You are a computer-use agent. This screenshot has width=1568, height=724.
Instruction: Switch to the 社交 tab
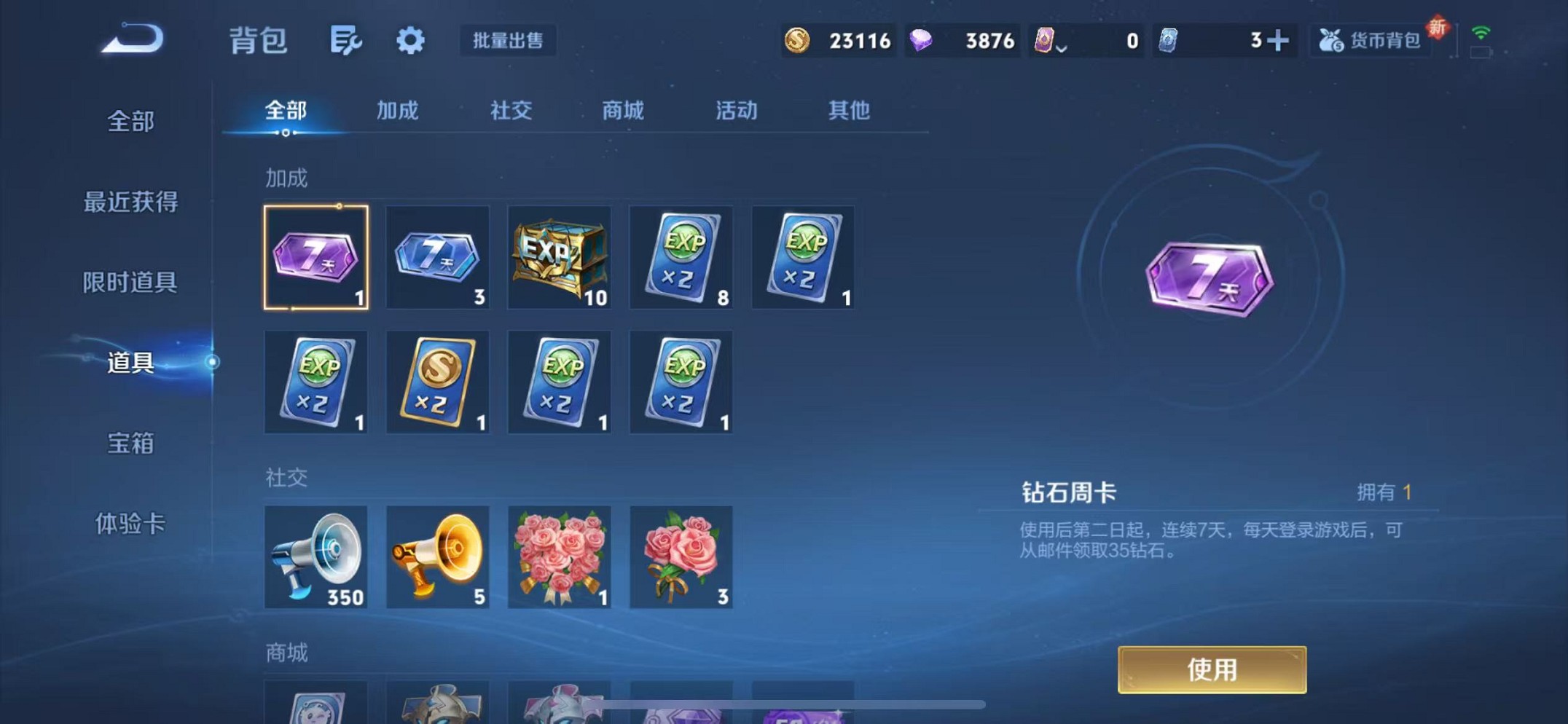[511, 111]
